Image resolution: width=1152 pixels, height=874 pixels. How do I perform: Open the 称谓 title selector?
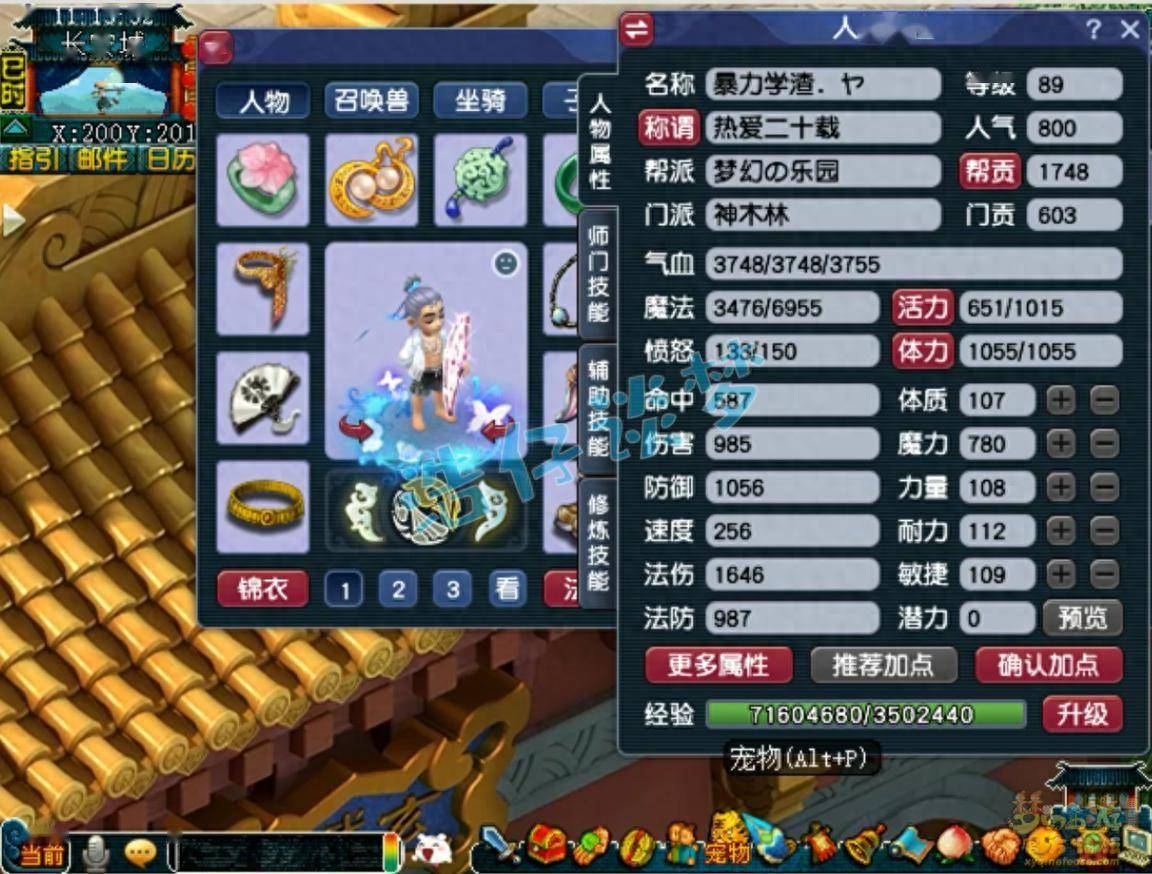[669, 128]
